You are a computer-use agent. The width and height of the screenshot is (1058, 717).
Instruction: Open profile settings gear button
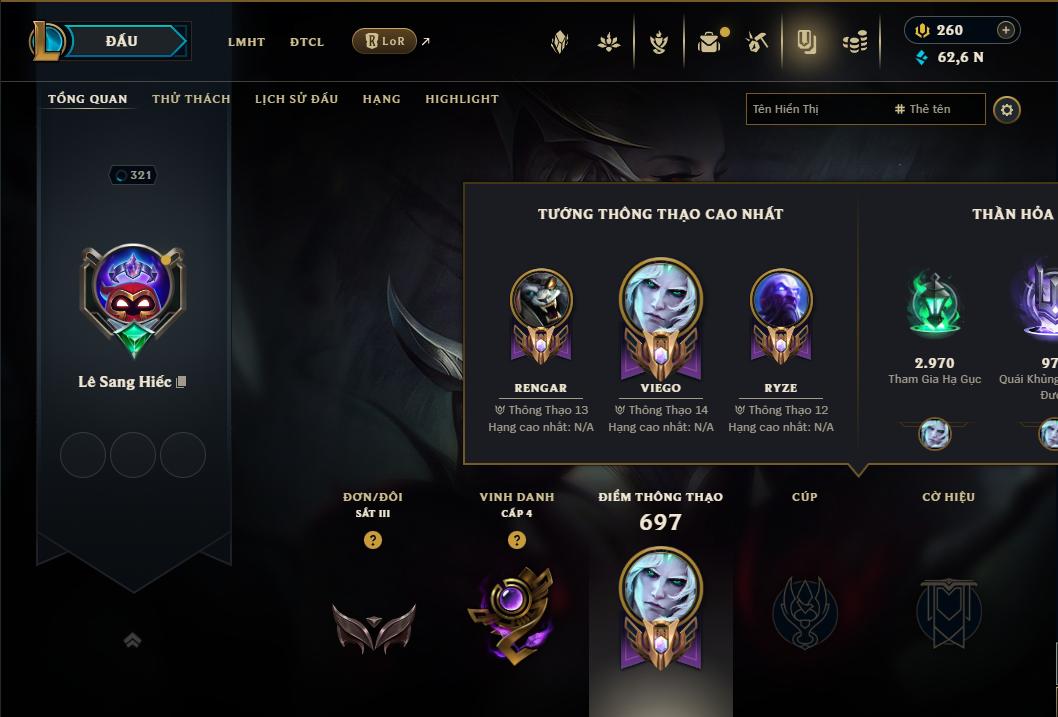tap(1007, 109)
